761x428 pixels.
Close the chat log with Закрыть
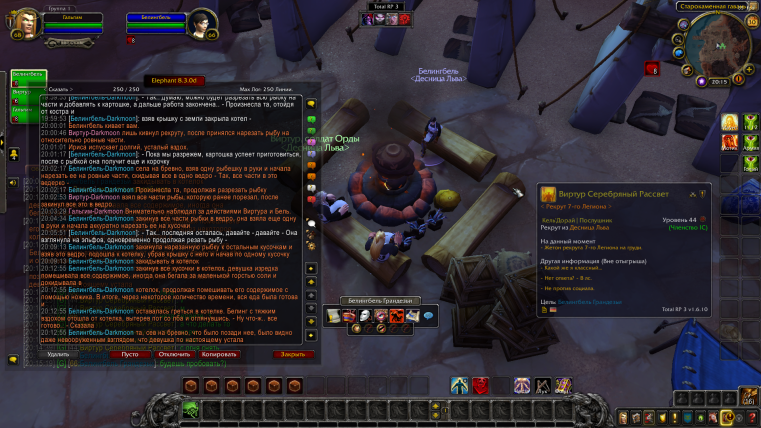291,354
